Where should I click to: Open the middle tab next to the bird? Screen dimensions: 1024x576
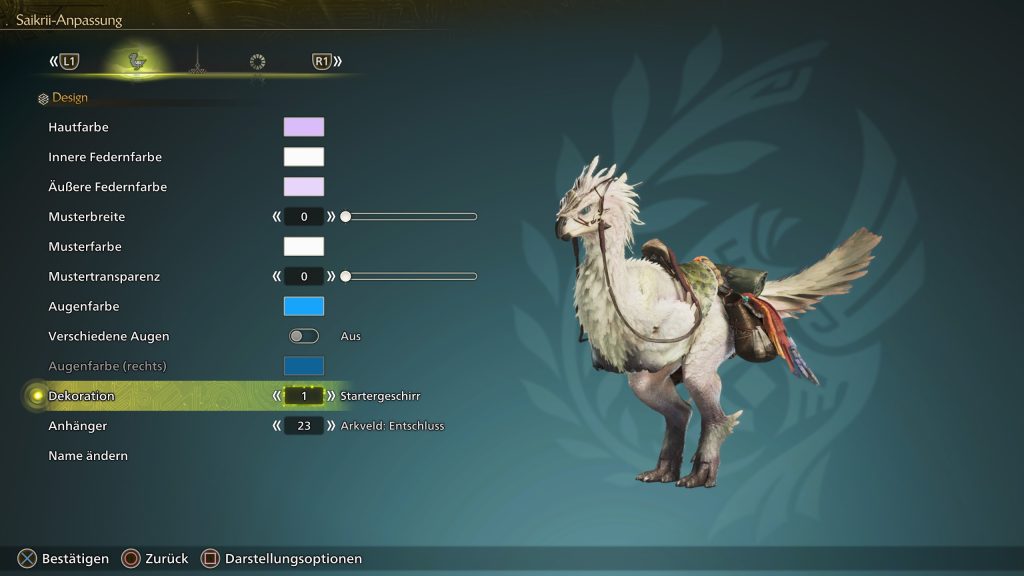point(198,62)
